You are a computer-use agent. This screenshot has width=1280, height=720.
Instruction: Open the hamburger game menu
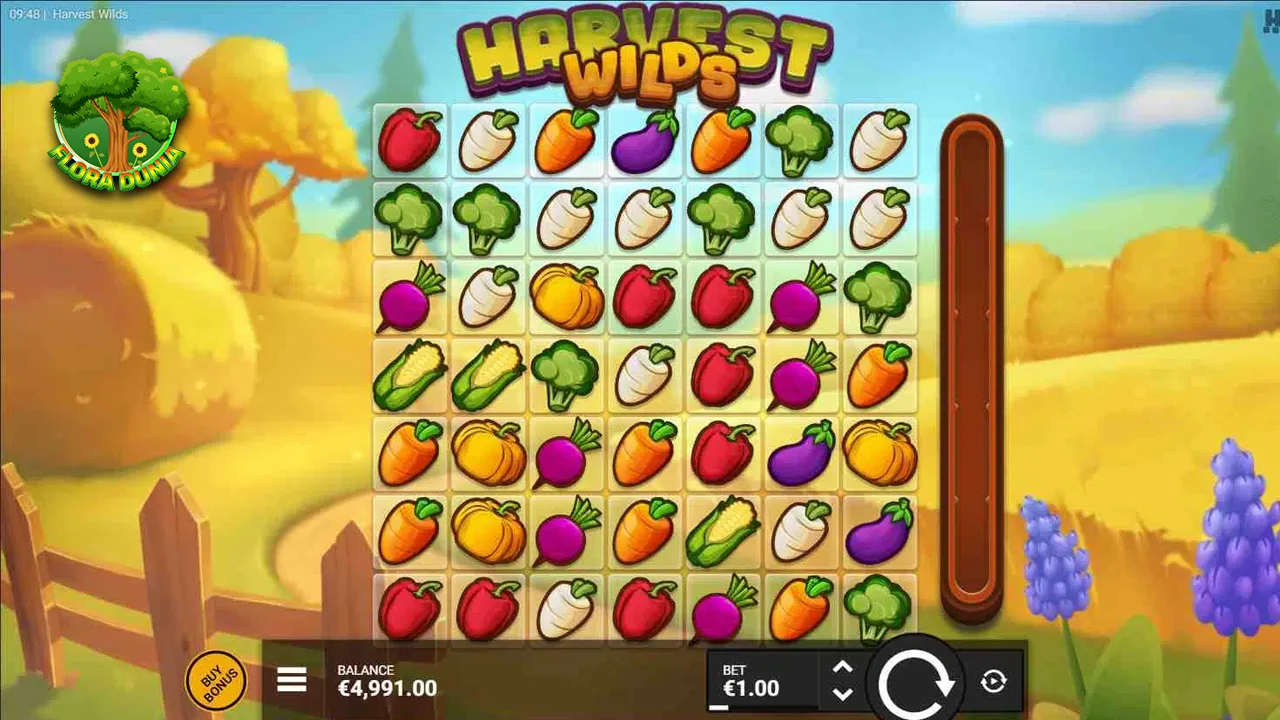click(291, 679)
